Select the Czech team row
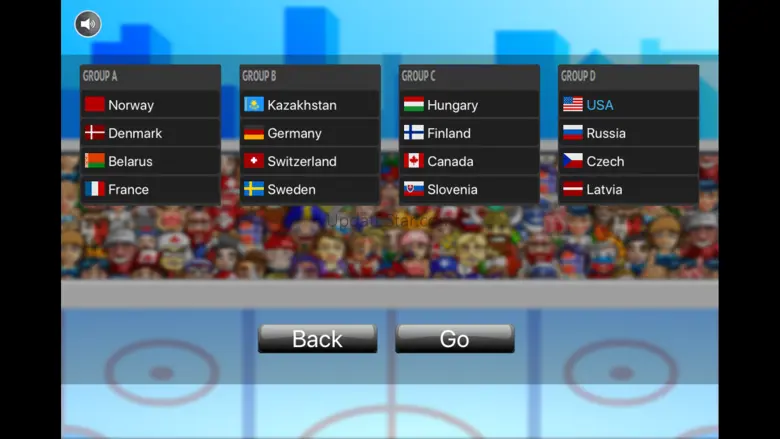 [628, 161]
